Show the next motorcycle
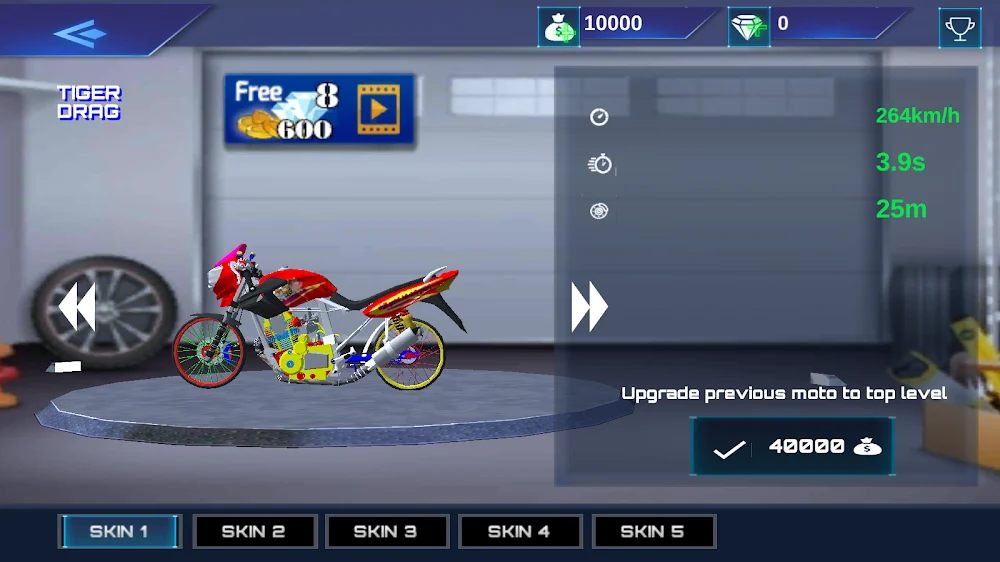 (x=589, y=307)
